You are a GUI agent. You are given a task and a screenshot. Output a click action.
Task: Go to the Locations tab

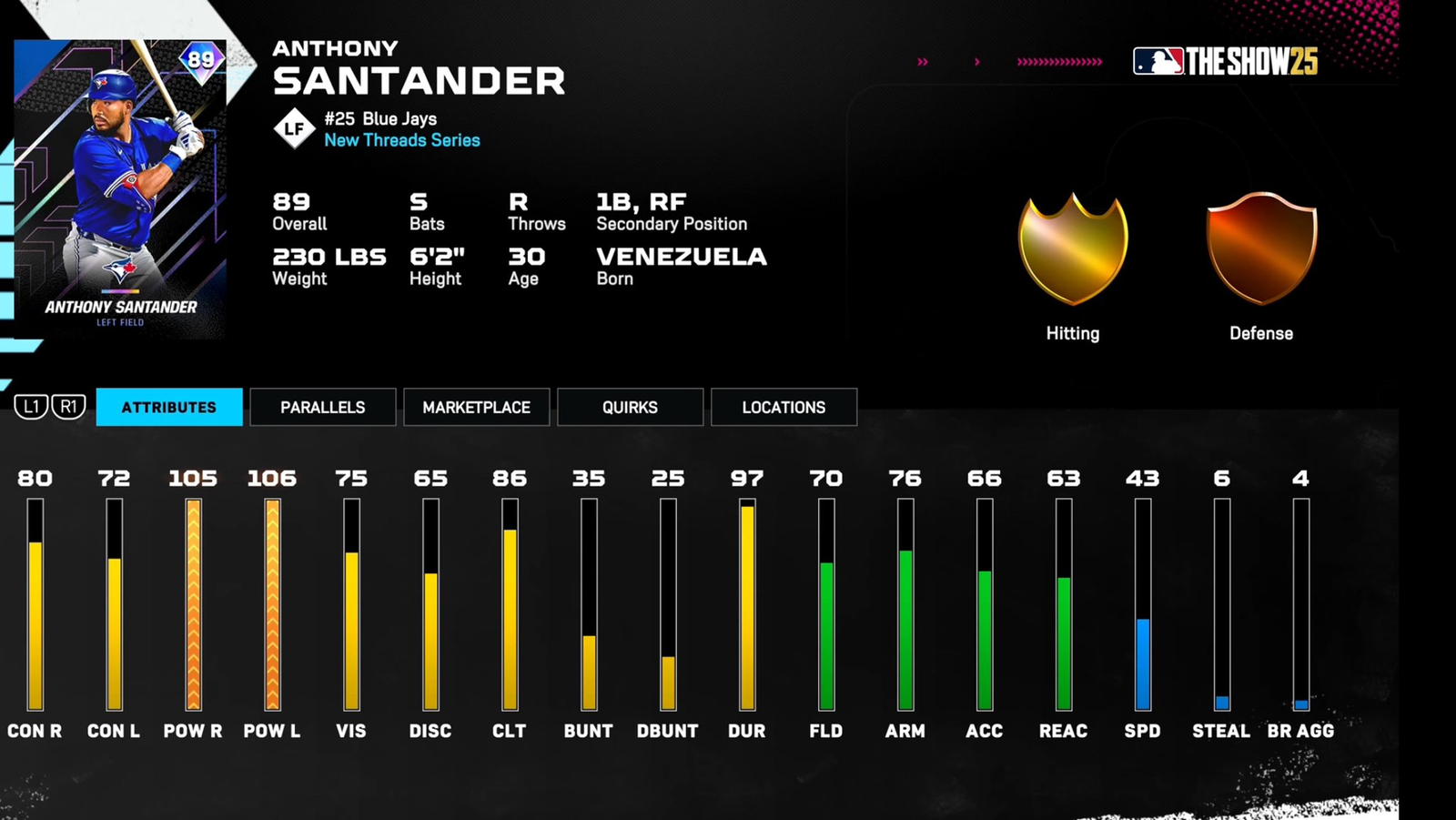[784, 407]
